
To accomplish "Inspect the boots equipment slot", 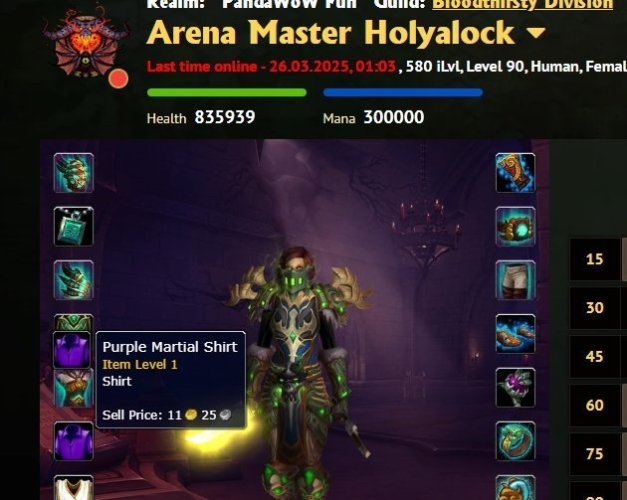I will pos(515,334).
